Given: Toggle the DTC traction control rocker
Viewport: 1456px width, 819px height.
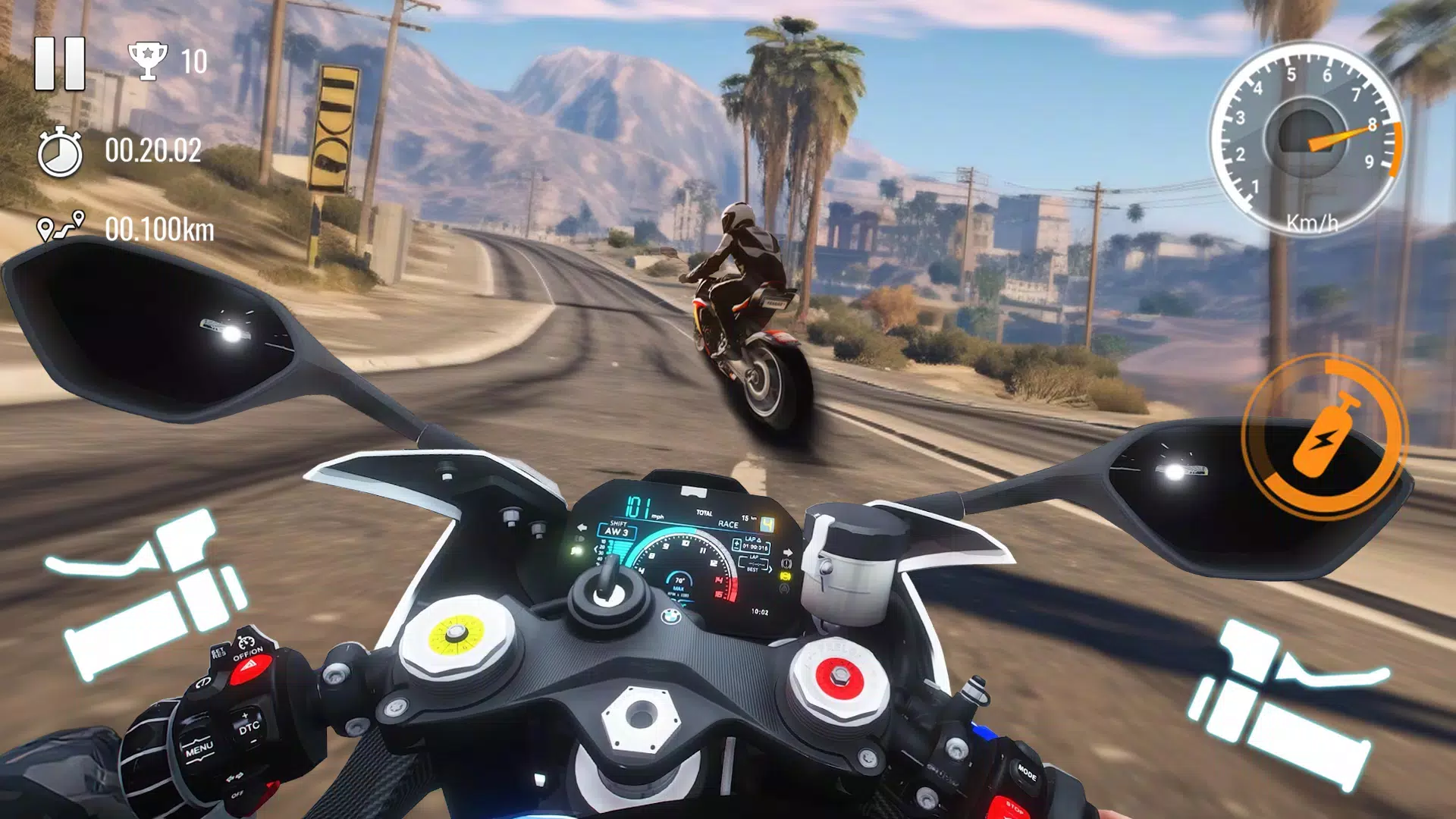Looking at the screenshot, I should coord(249,726).
